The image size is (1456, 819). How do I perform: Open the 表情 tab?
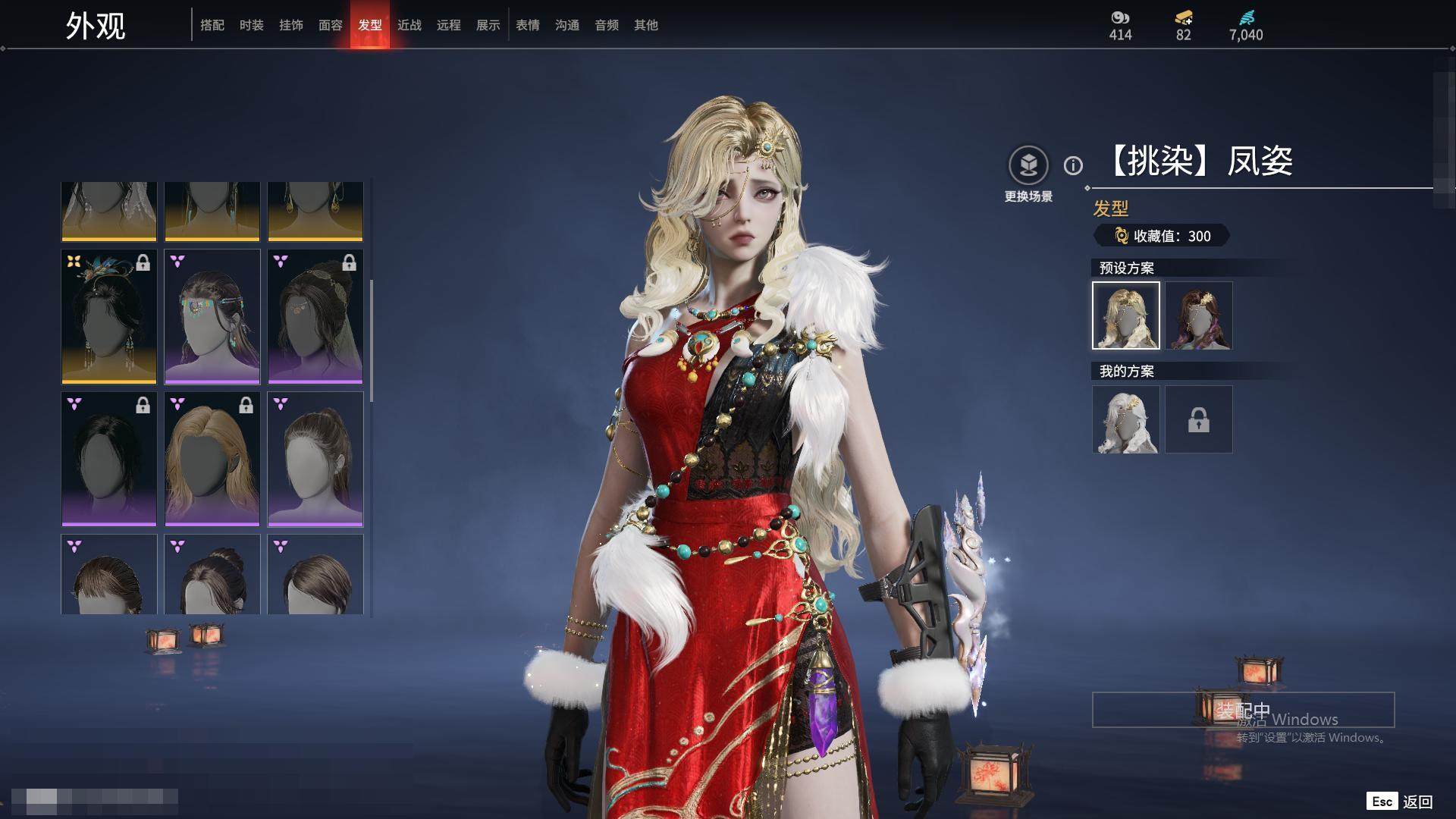coord(528,25)
